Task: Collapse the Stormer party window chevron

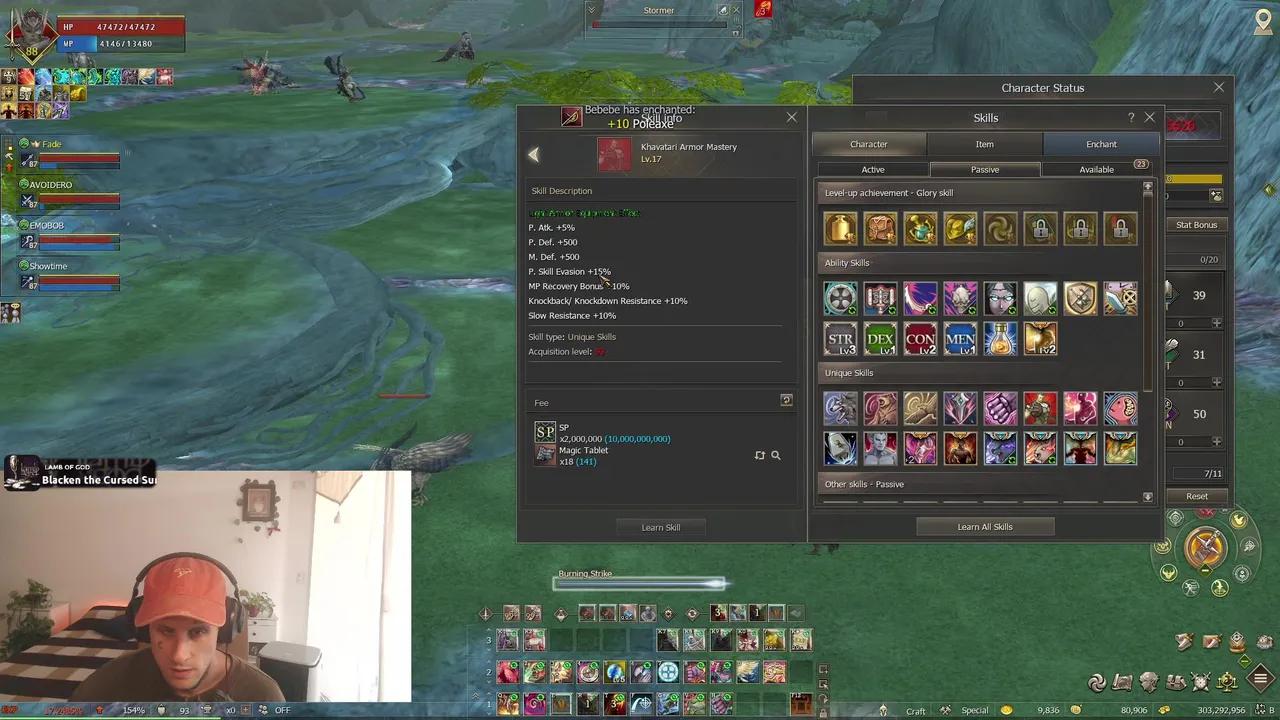Action: [x=592, y=9]
